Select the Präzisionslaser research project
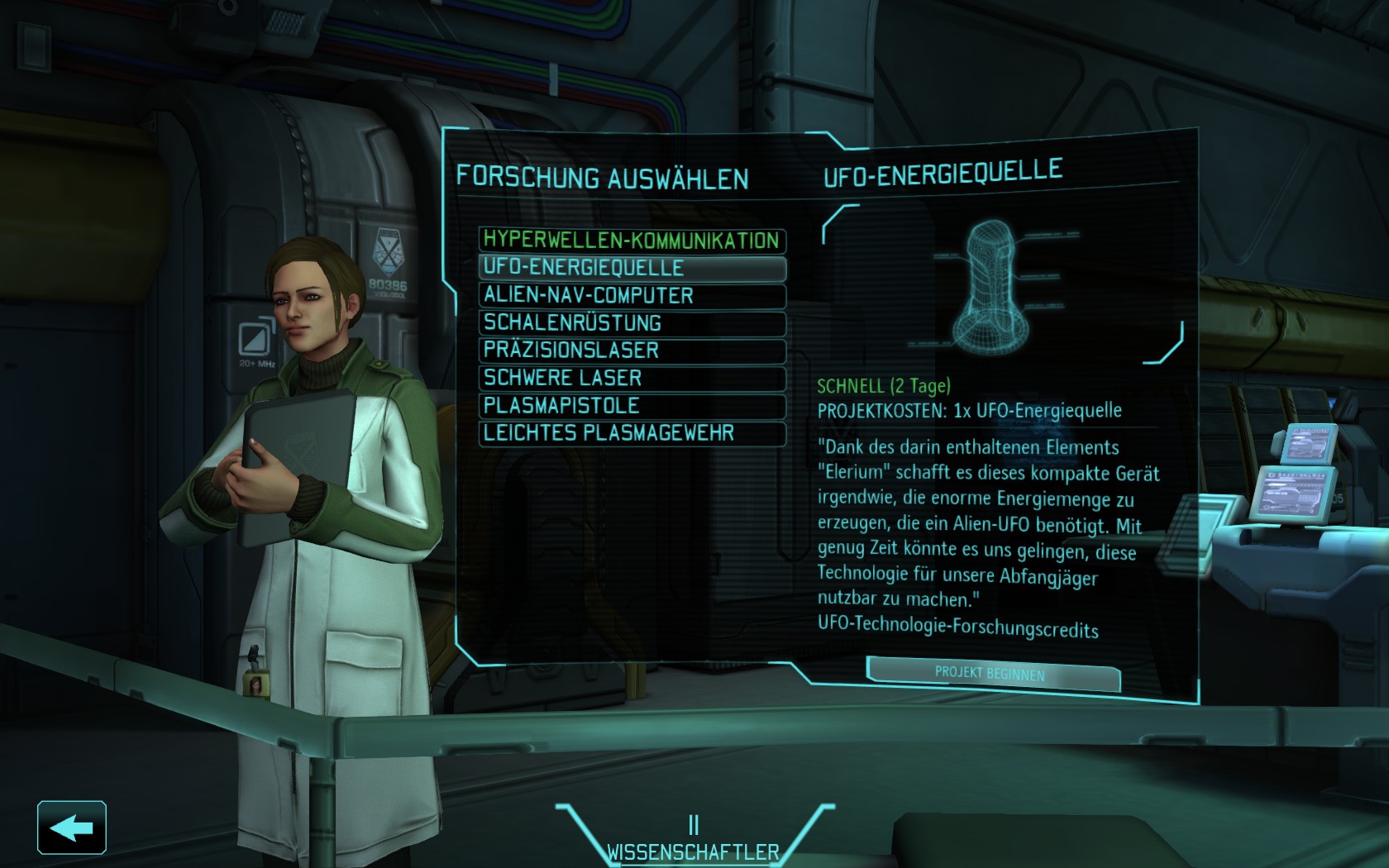 click(x=632, y=351)
